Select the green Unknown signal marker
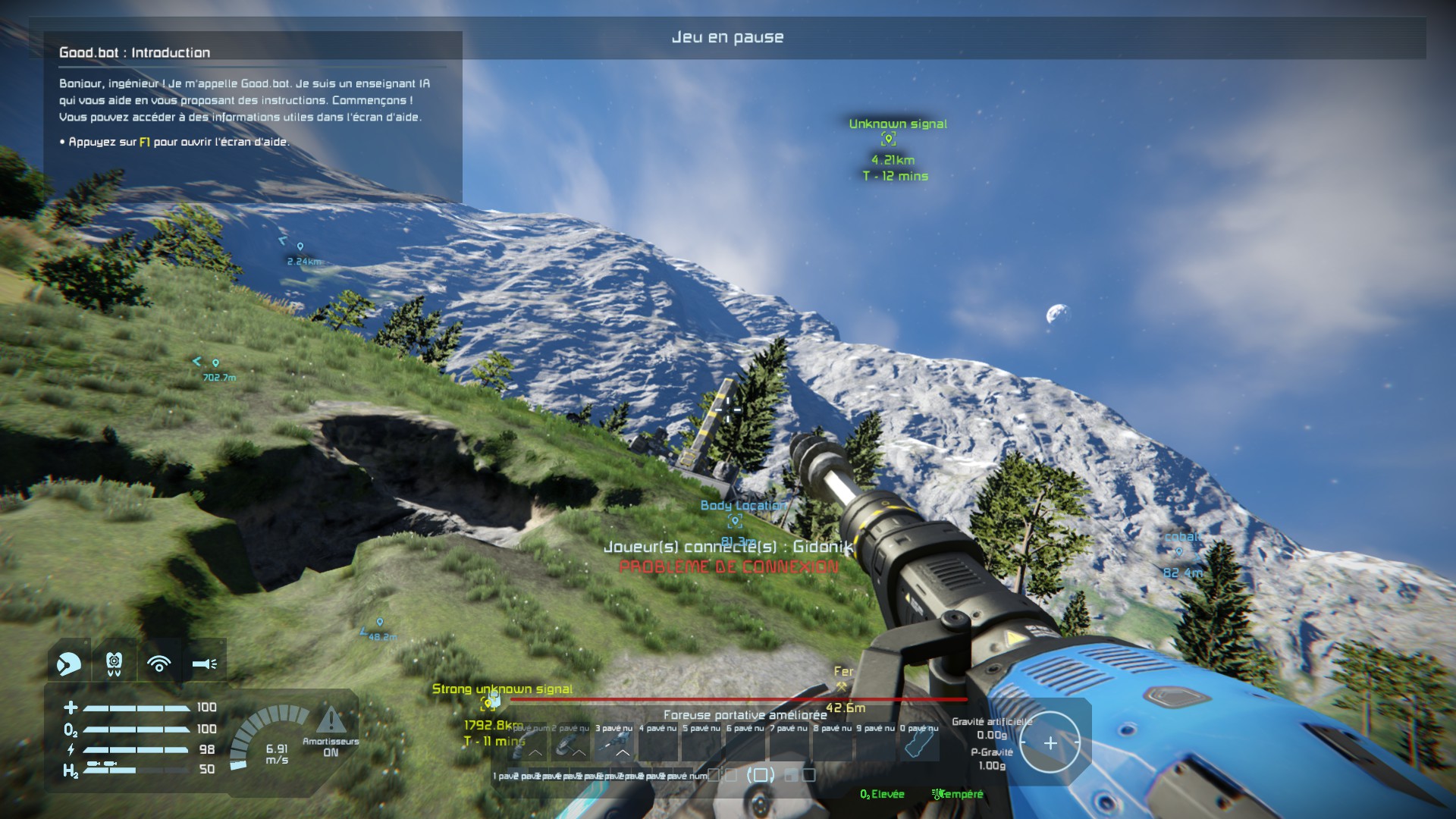This screenshot has height=819, width=1456. [889, 140]
